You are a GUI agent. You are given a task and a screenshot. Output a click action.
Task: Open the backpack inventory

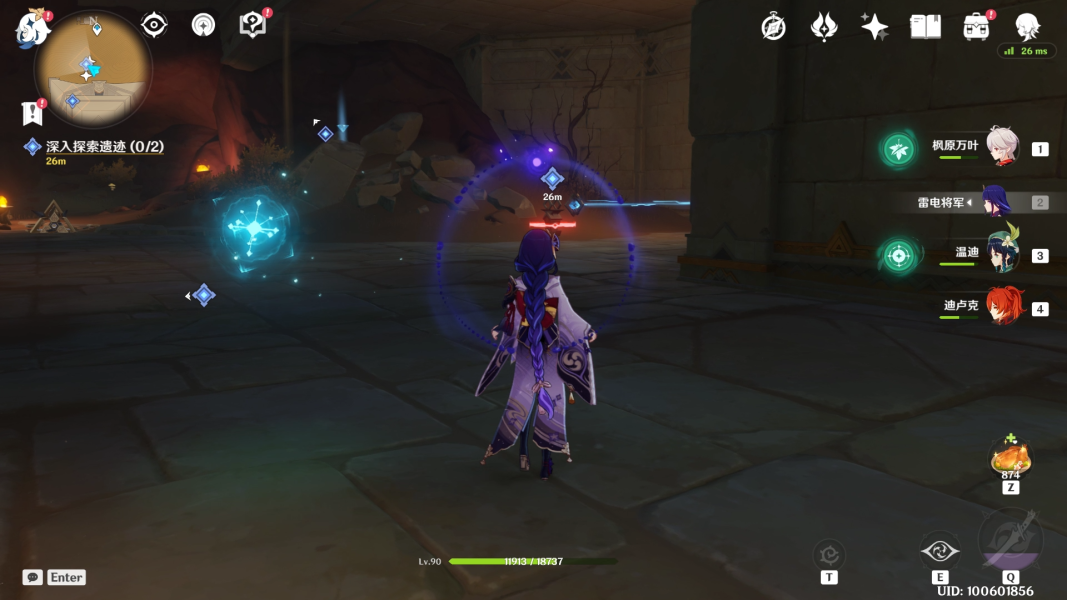[x=977, y=27]
